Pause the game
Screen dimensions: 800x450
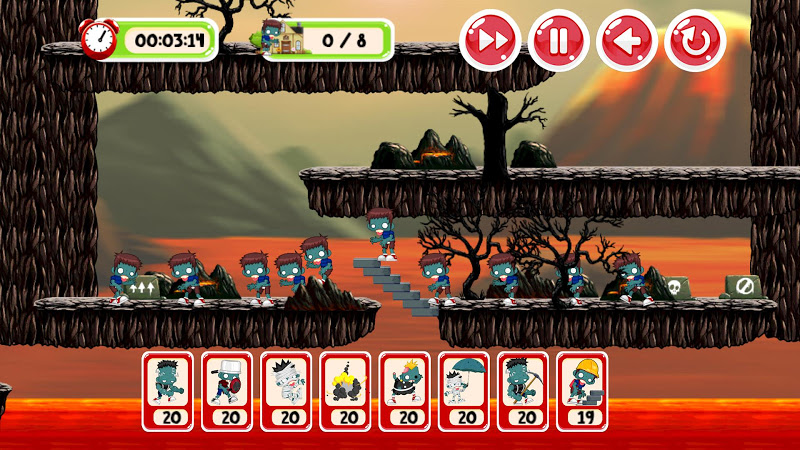click(558, 41)
